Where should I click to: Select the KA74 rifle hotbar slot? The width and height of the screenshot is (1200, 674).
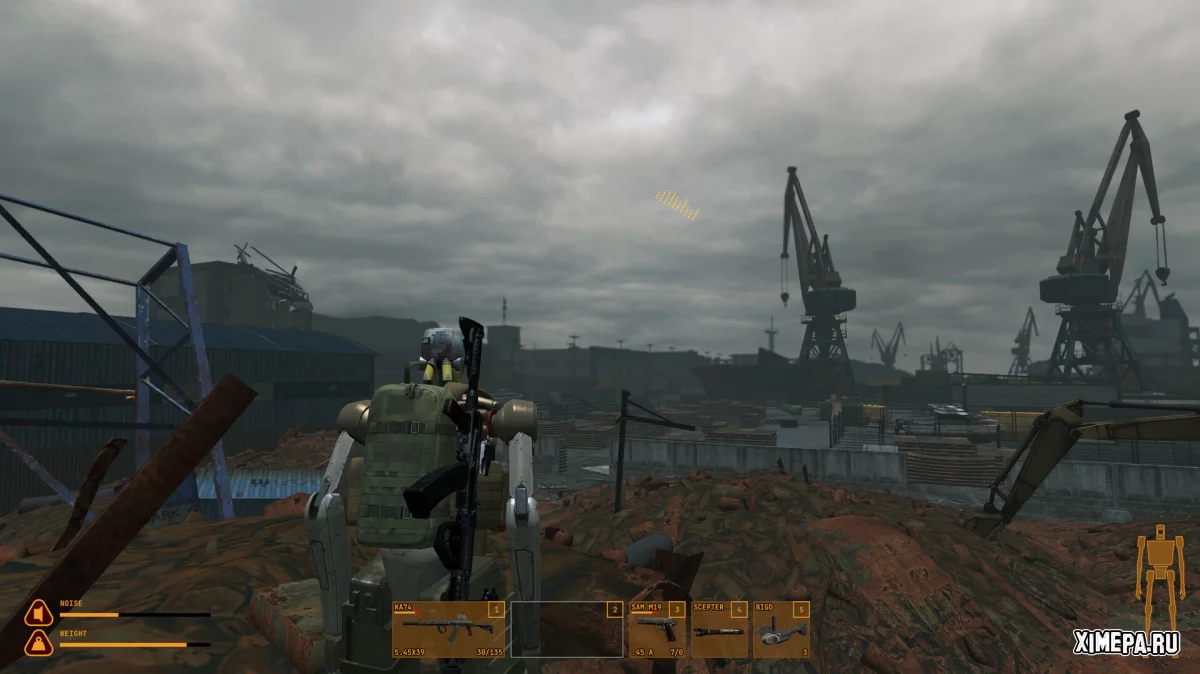449,629
